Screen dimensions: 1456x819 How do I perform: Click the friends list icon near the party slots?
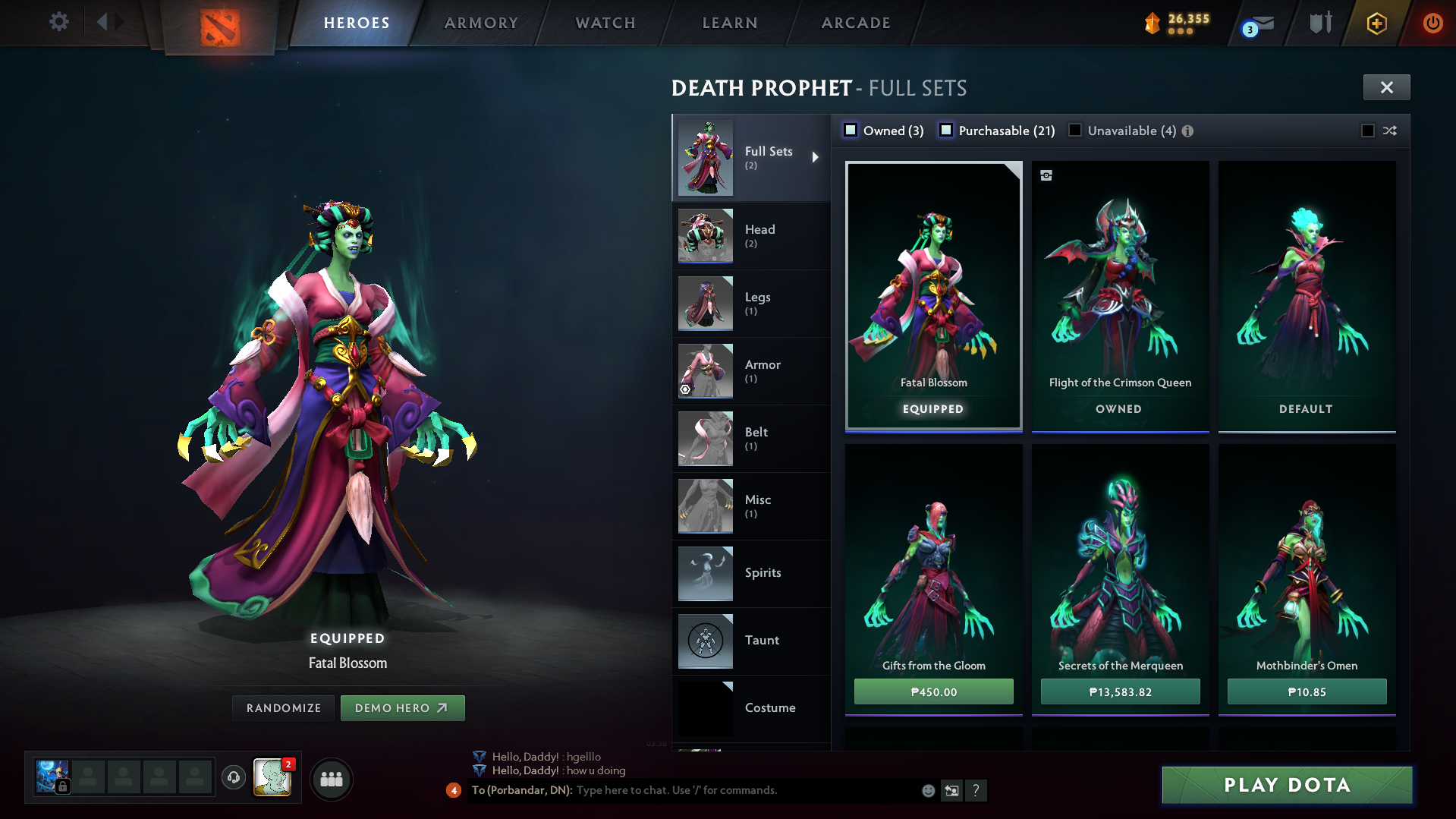coord(330,779)
